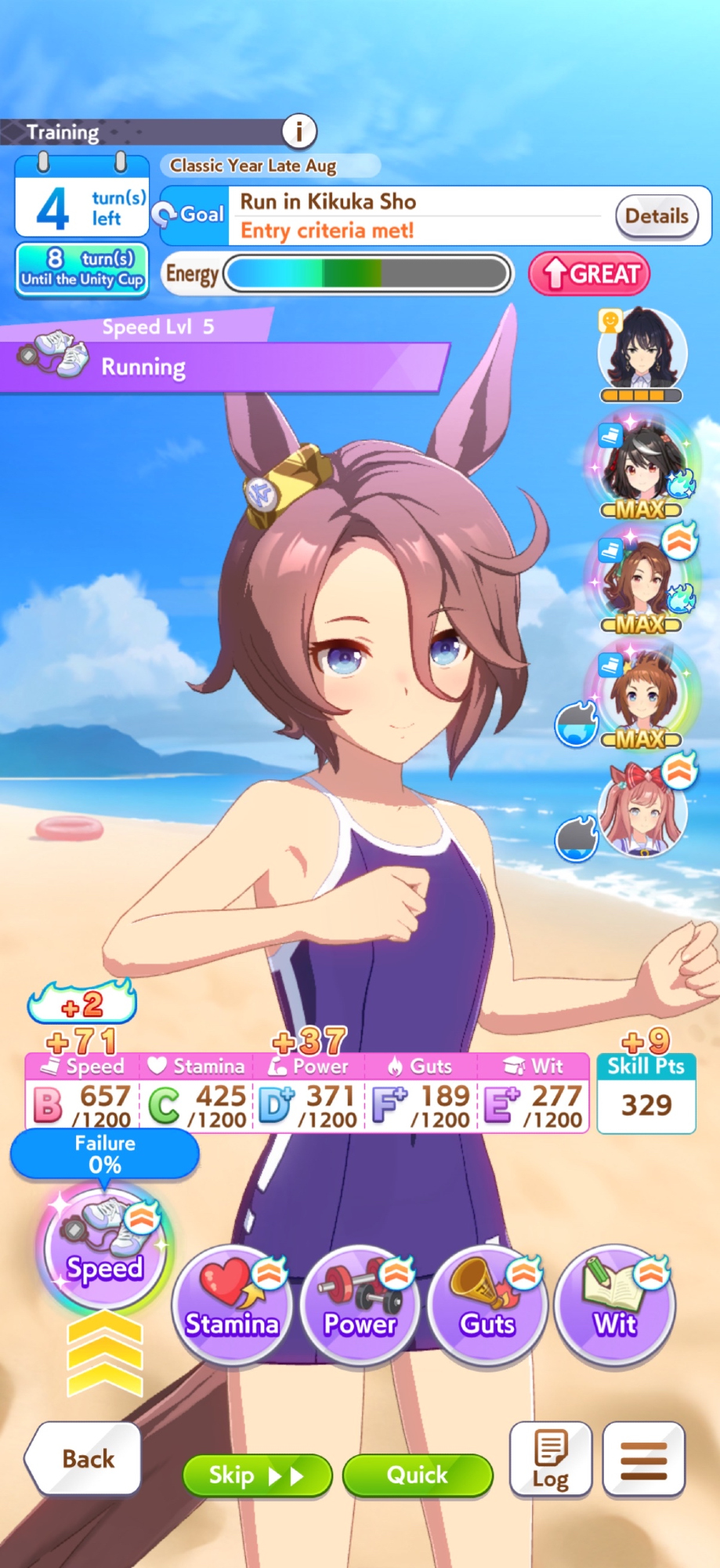Select the dark-haired support portrait with smiley
This screenshot has height=1568, width=720.
[642, 352]
